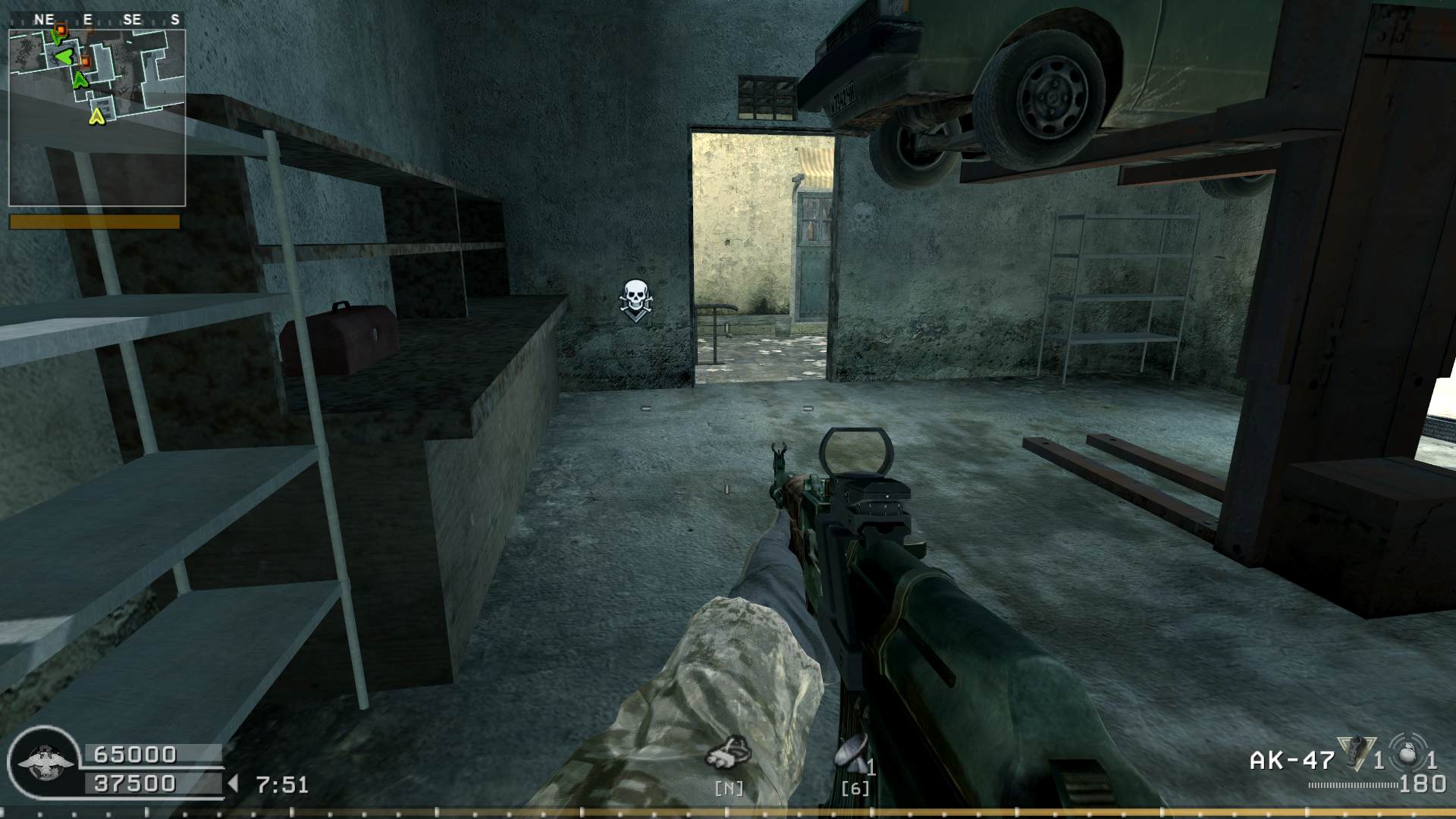Select the frag grenade icon

(1407, 754)
